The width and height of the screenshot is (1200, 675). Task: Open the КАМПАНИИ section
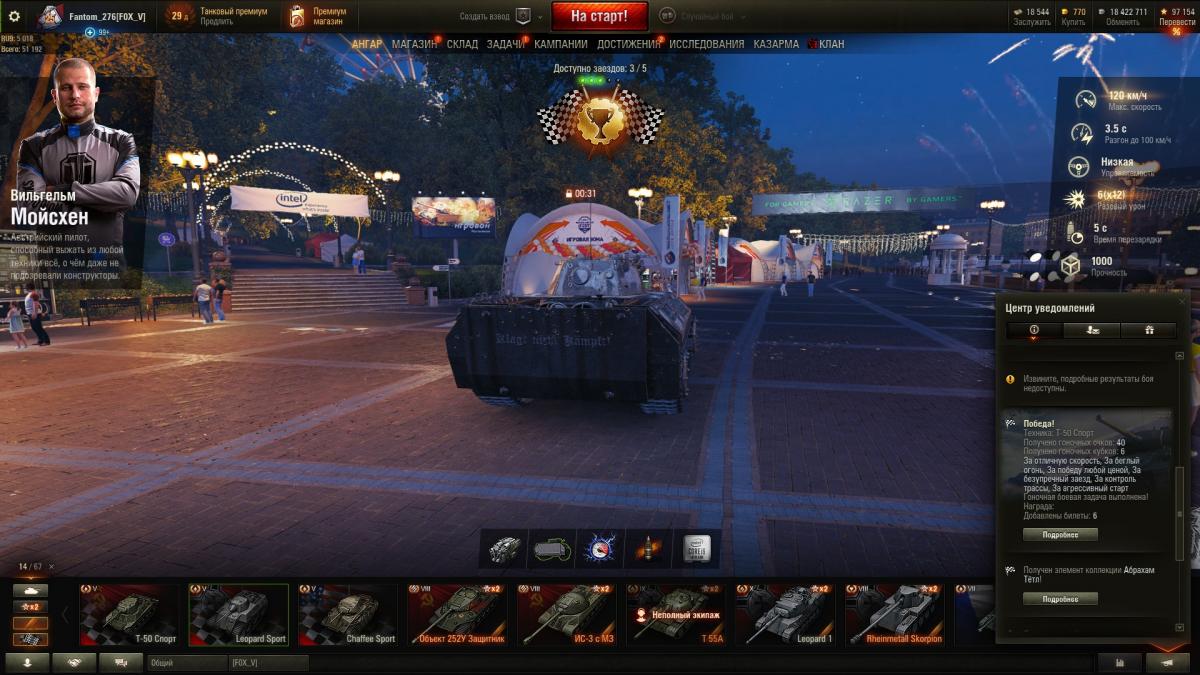[x=560, y=44]
